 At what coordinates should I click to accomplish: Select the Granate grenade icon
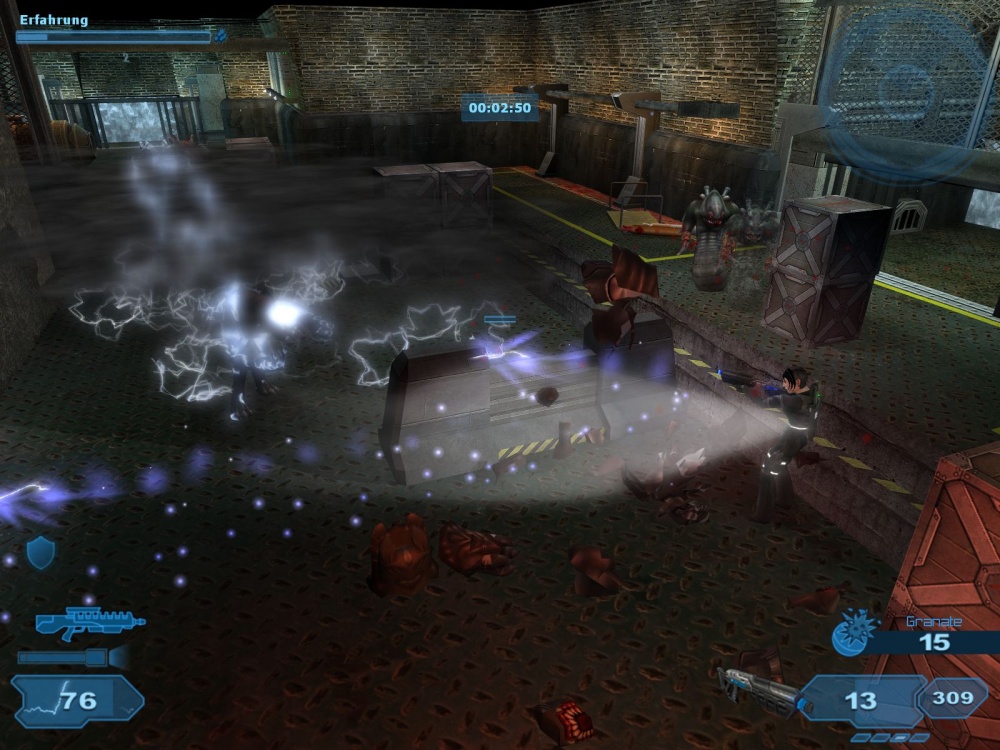pyautogui.click(x=855, y=632)
